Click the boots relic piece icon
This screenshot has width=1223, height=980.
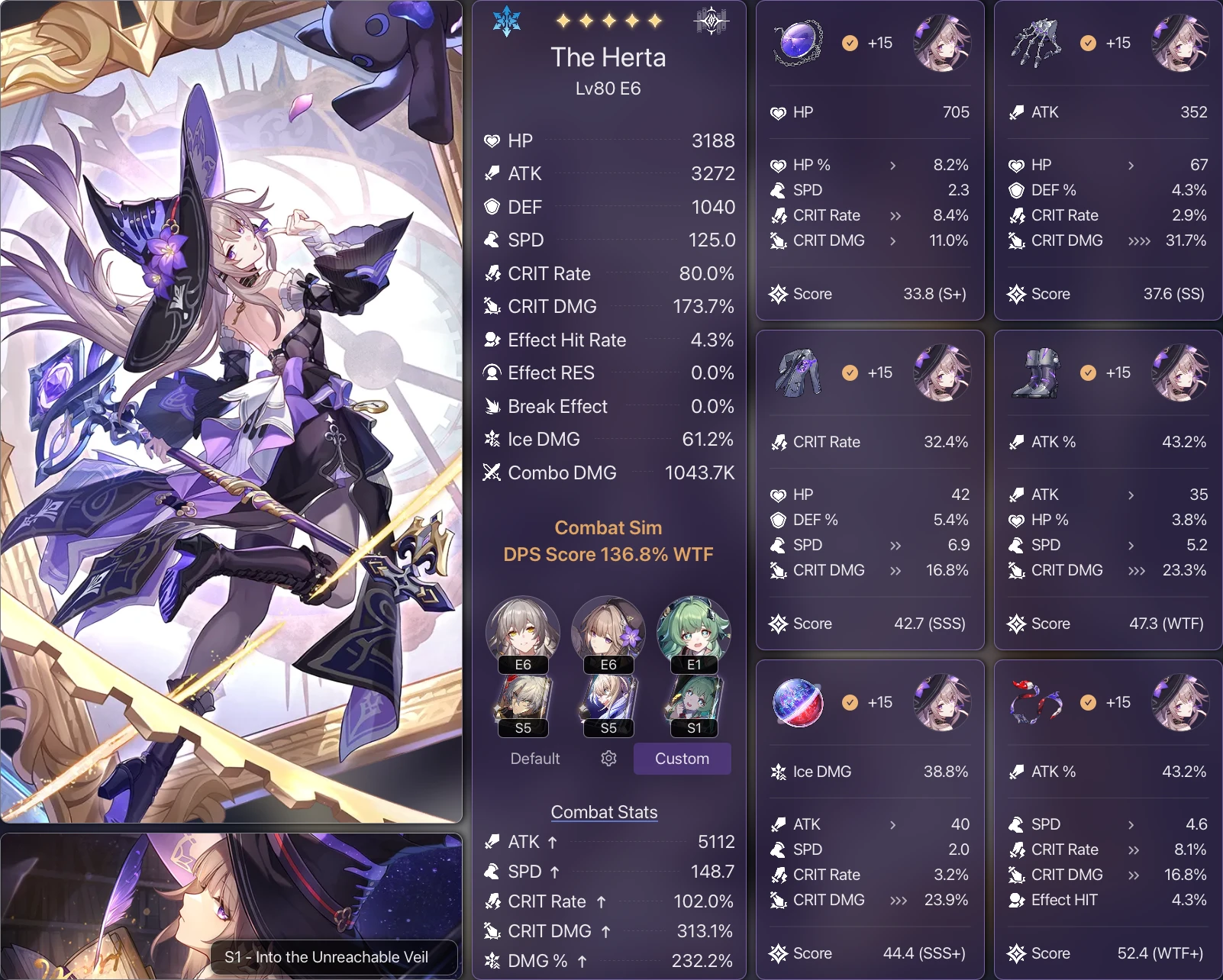[x=1037, y=372]
